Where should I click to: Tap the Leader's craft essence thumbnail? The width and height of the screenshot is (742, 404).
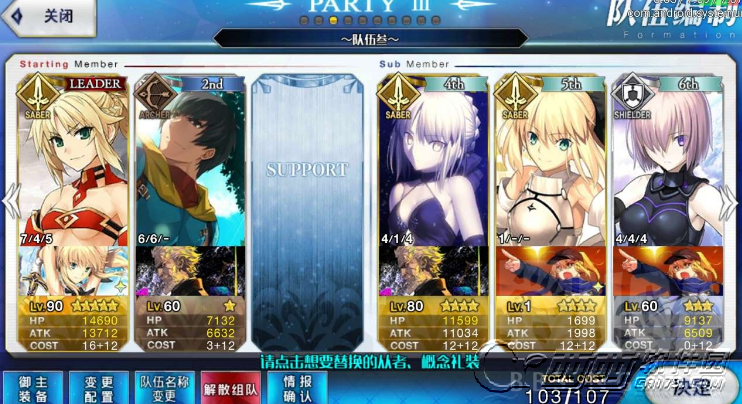(73, 270)
